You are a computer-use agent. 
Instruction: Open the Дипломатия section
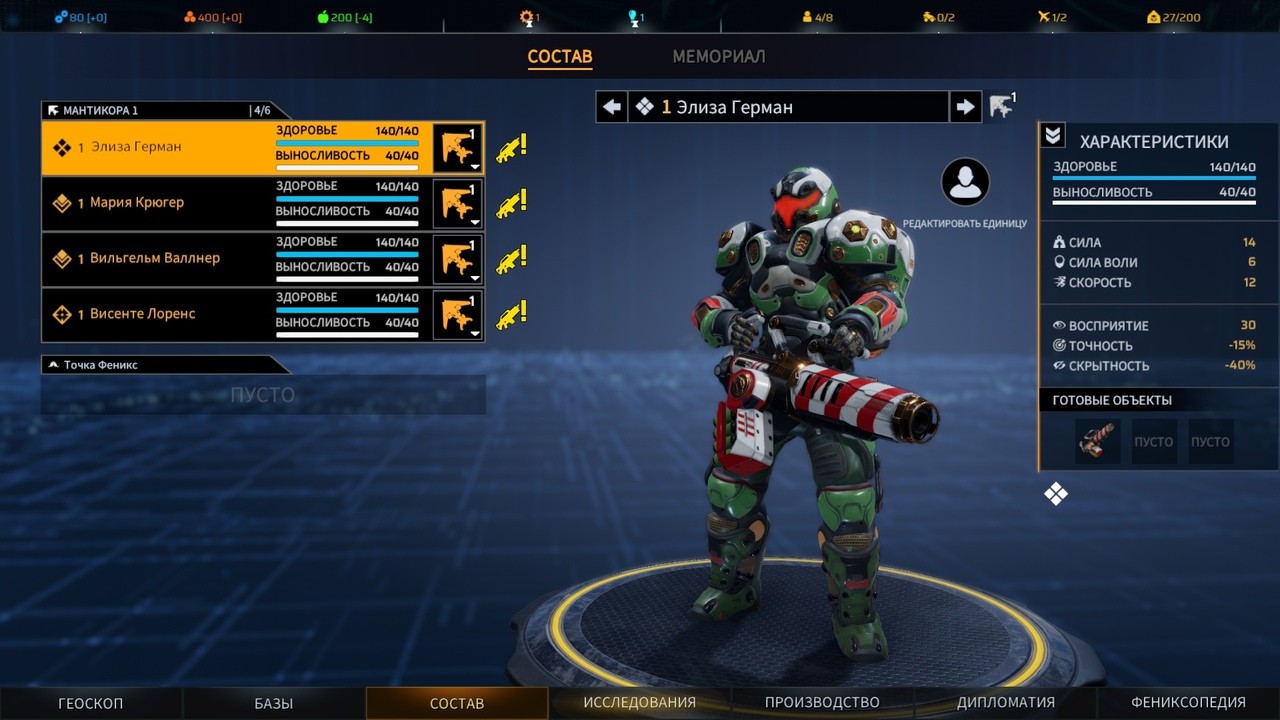(x=1005, y=703)
